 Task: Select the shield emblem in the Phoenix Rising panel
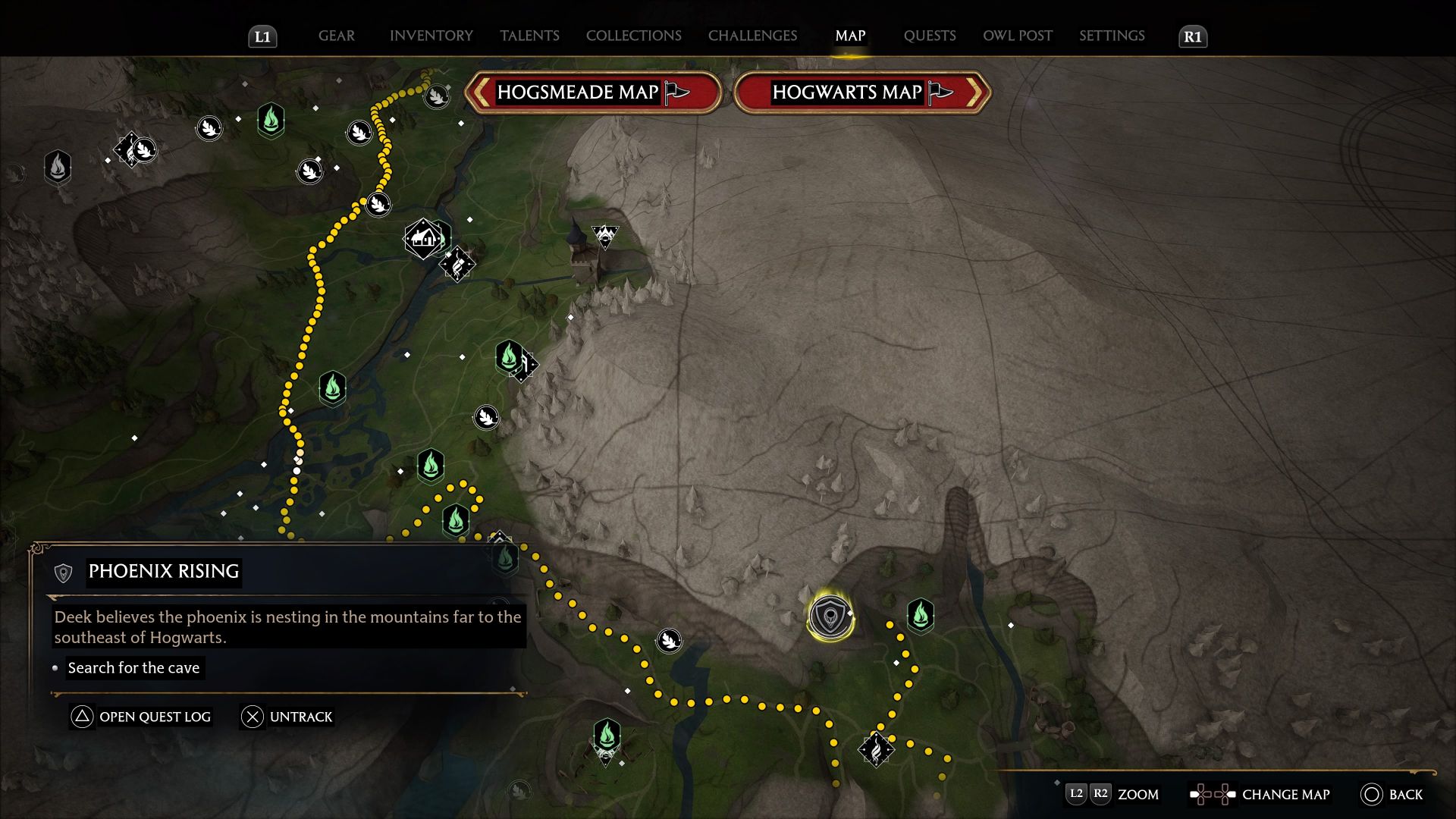coord(64,572)
